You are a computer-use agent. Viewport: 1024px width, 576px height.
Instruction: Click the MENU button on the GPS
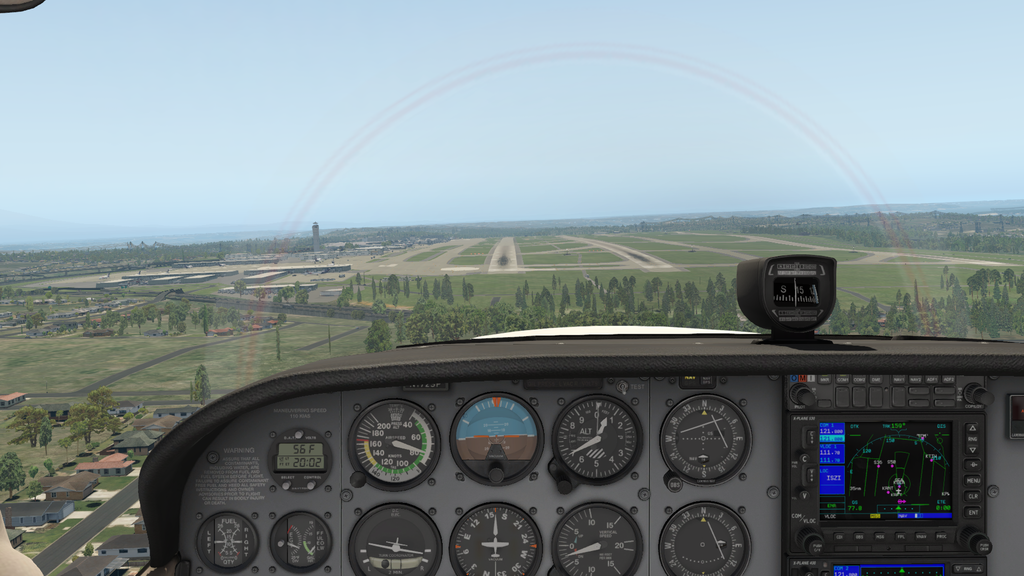[x=972, y=481]
